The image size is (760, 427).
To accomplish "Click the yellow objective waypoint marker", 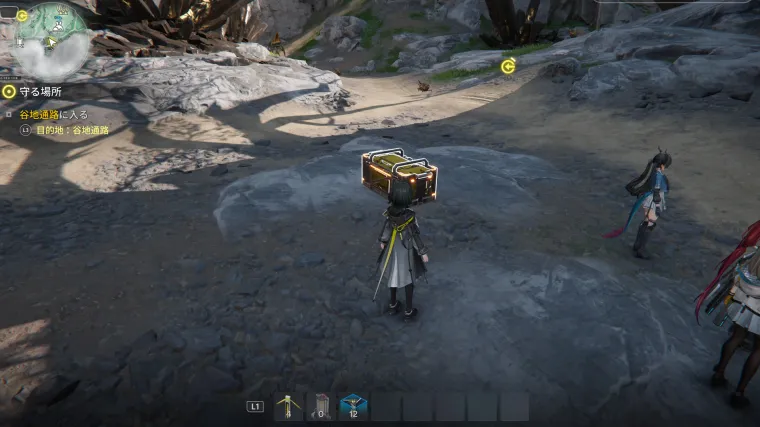I will point(508,66).
